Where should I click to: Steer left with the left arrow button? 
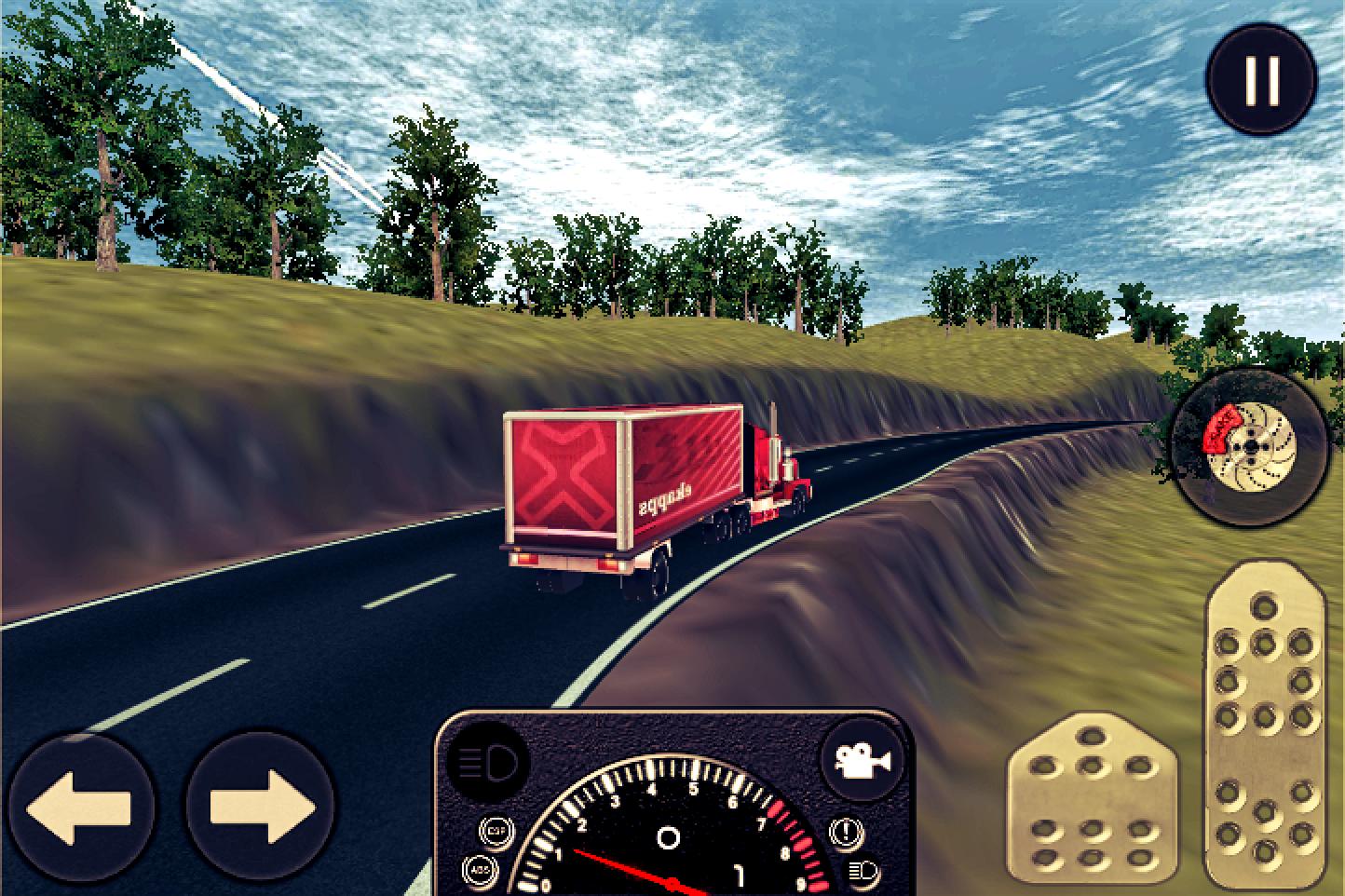82,808
